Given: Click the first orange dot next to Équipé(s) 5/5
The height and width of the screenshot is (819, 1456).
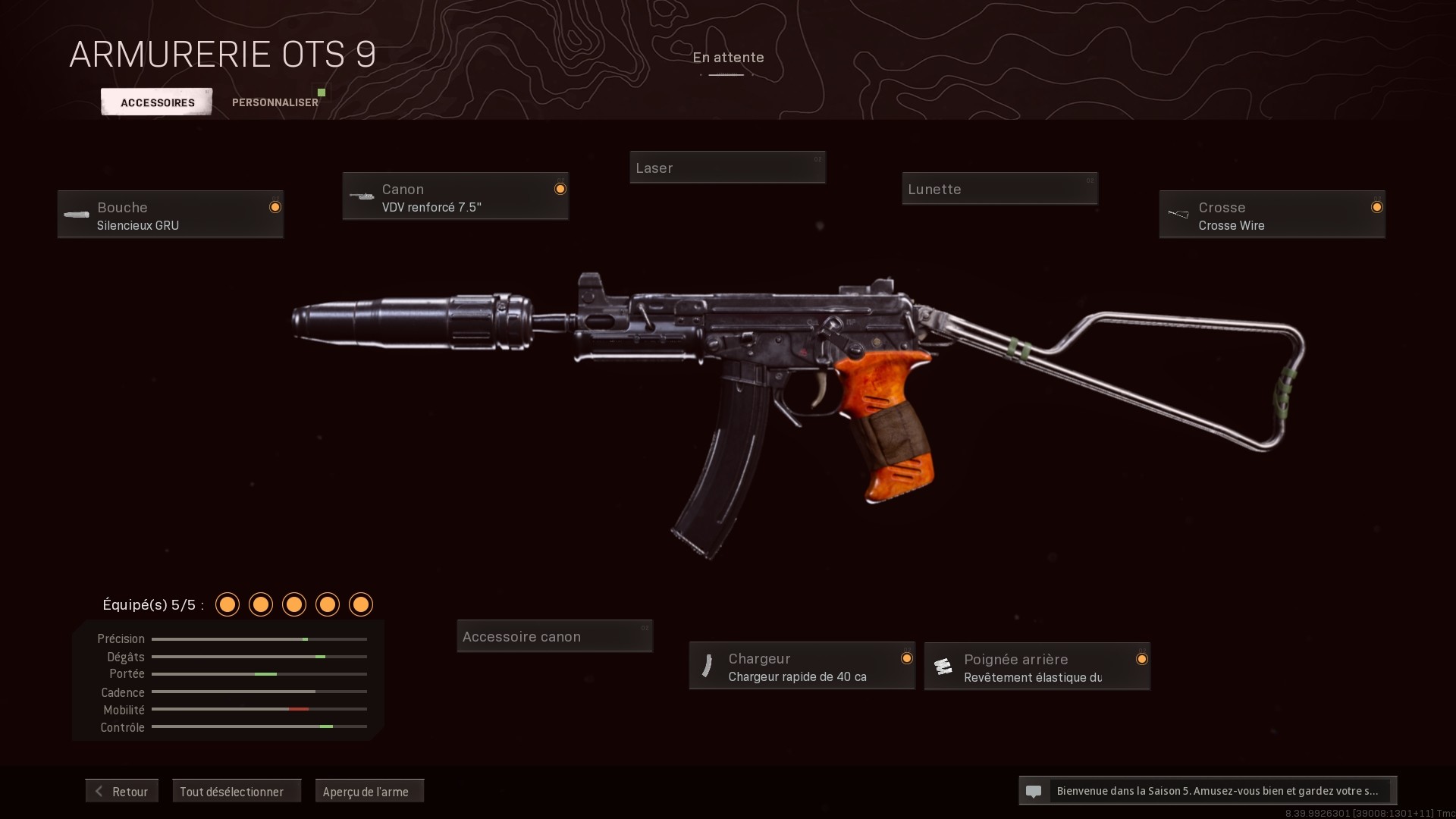Looking at the screenshot, I should click(x=227, y=604).
